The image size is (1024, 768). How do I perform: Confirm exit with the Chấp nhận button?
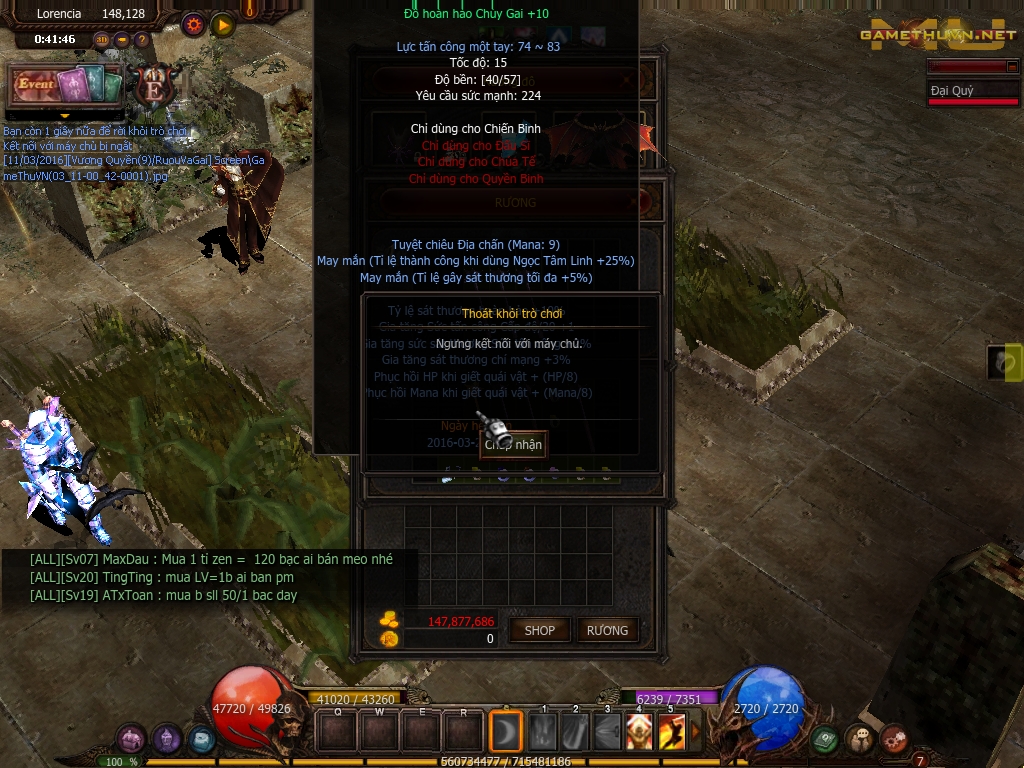tap(513, 444)
